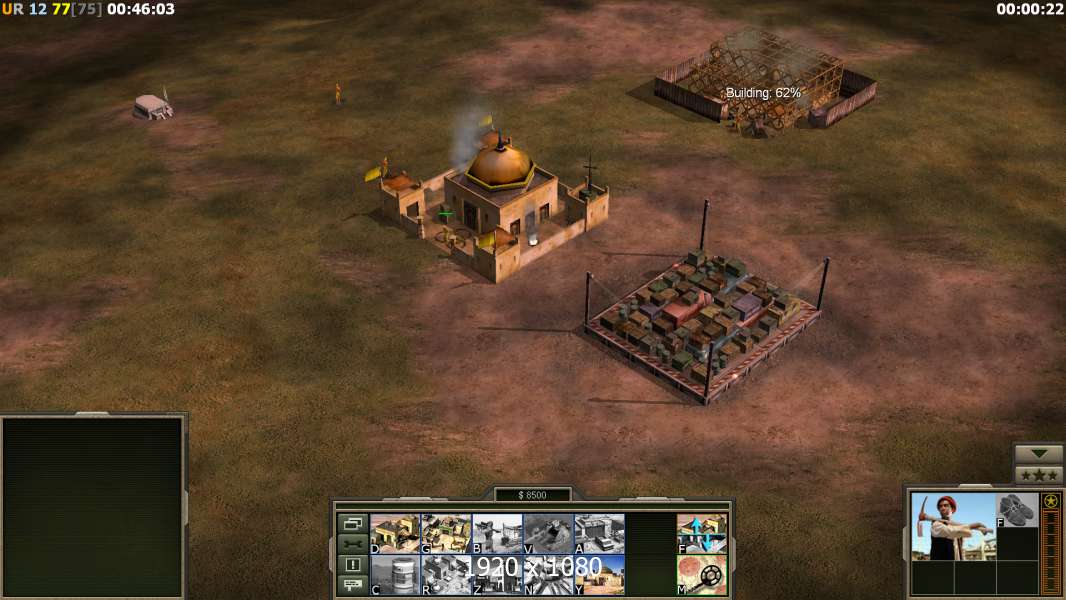Build the command center structure (Y)

599,575
